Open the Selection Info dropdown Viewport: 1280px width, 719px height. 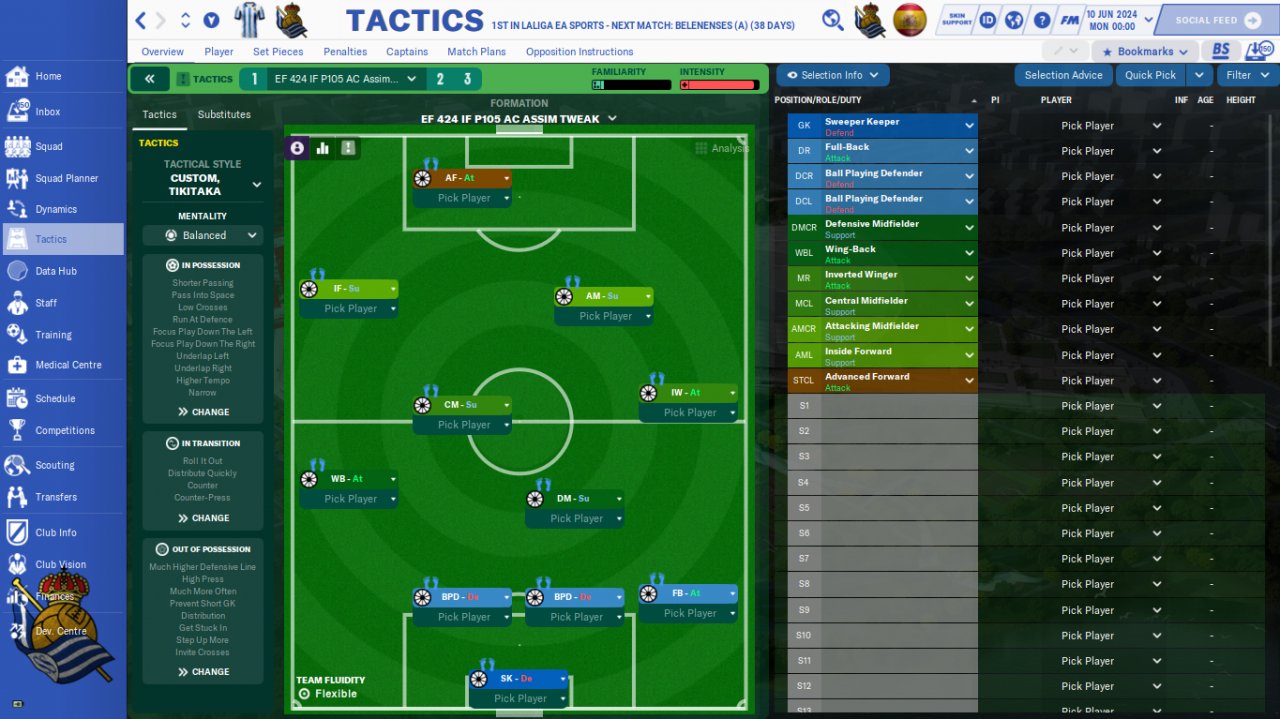(832, 75)
